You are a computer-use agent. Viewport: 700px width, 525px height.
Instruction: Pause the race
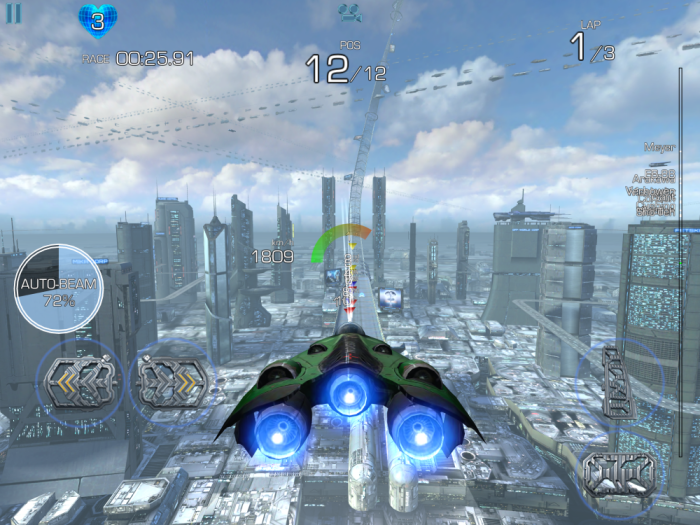14,15
